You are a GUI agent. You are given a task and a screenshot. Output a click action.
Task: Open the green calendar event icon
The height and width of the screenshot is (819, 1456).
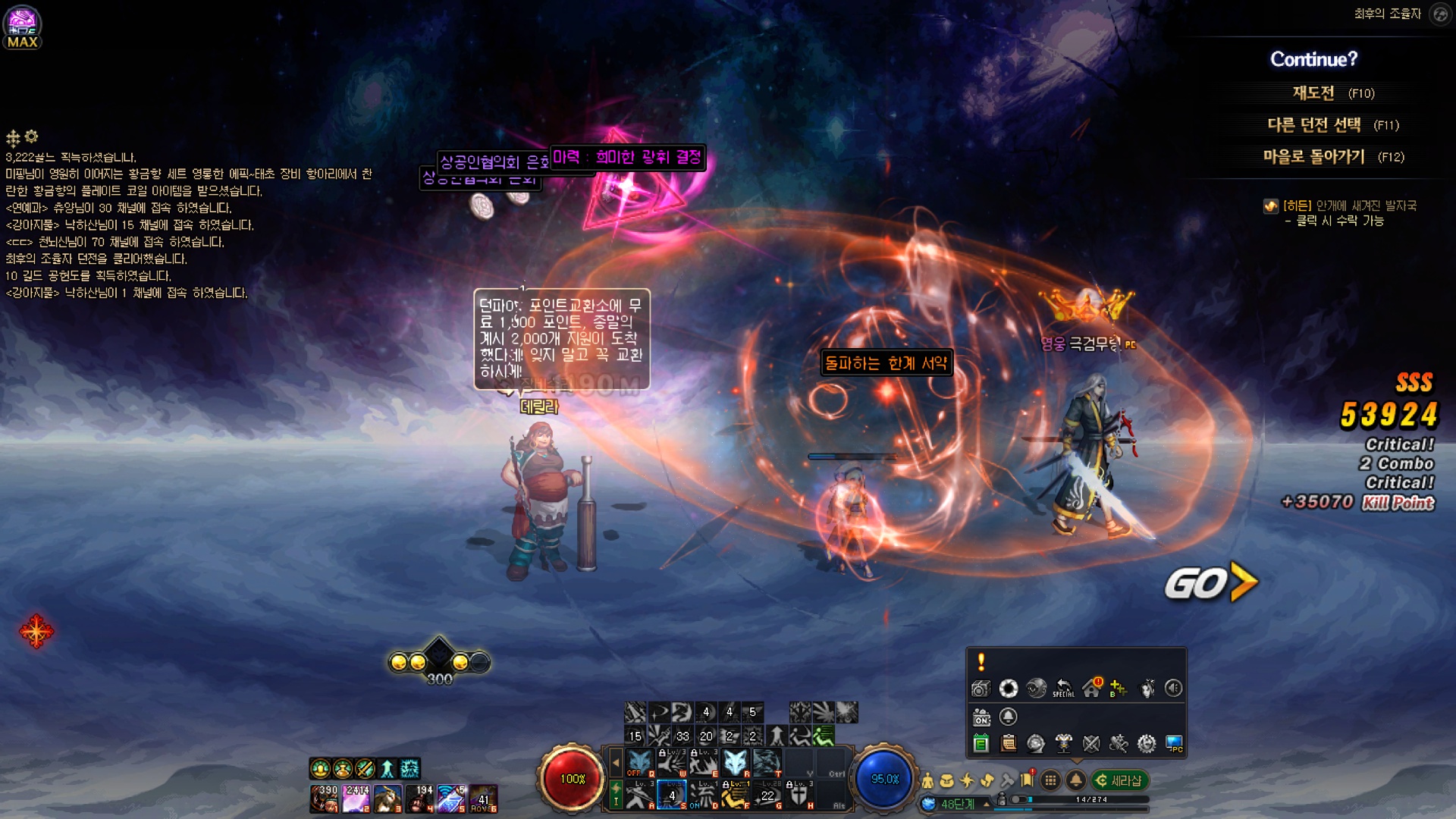click(981, 744)
